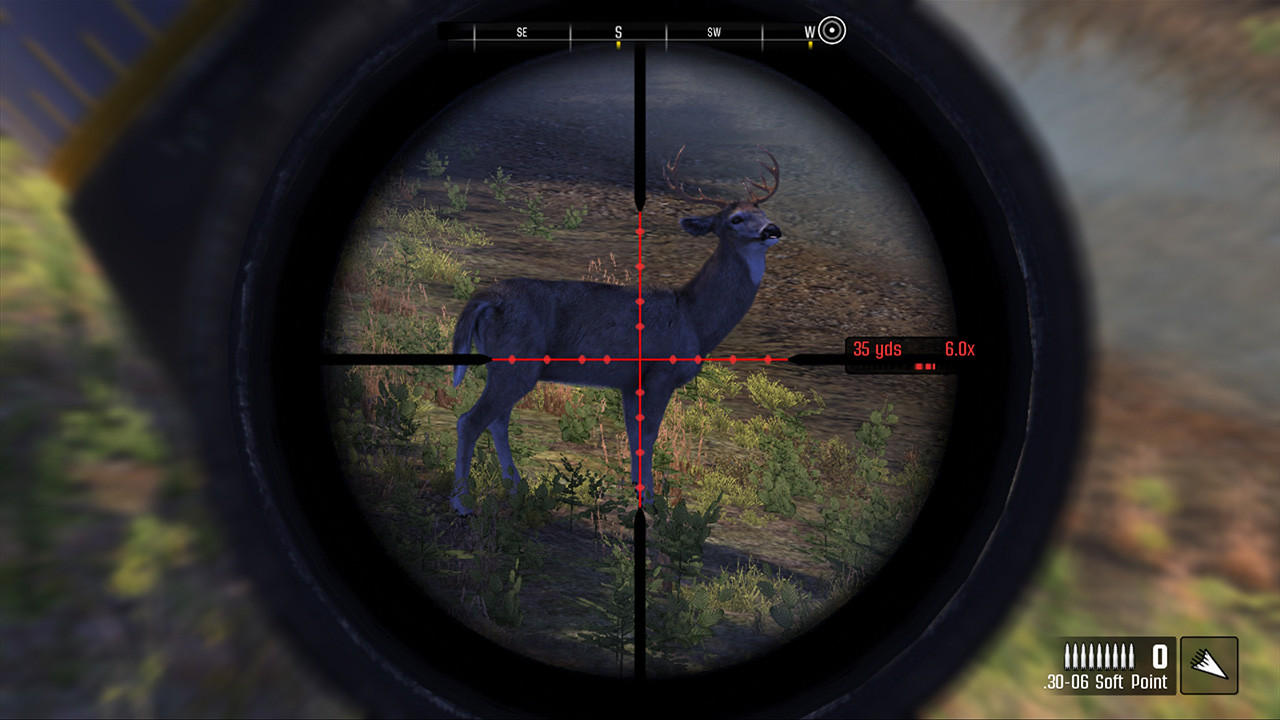Click the vertical crosshair post above the reticle

click(x=637, y=130)
